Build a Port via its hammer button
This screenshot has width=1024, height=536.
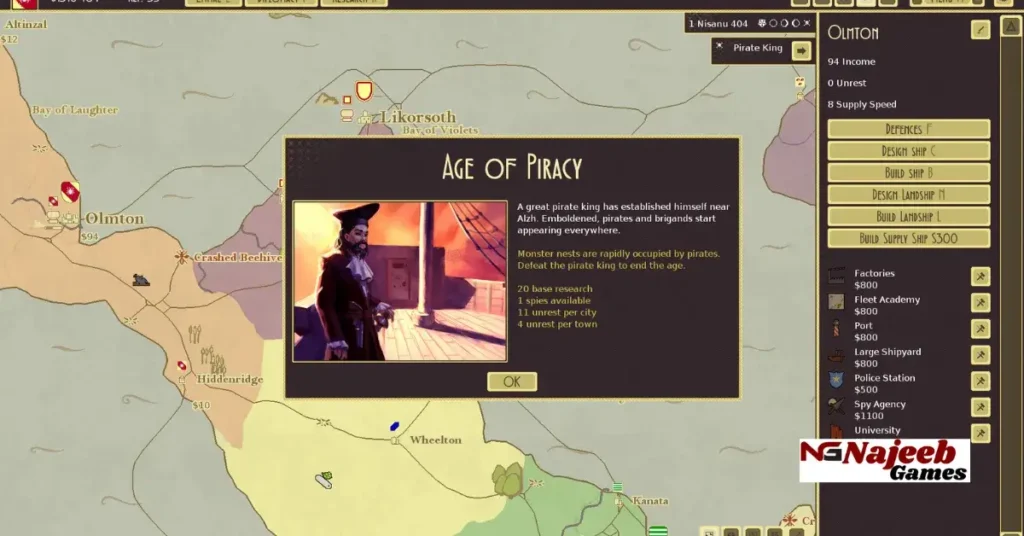click(980, 329)
